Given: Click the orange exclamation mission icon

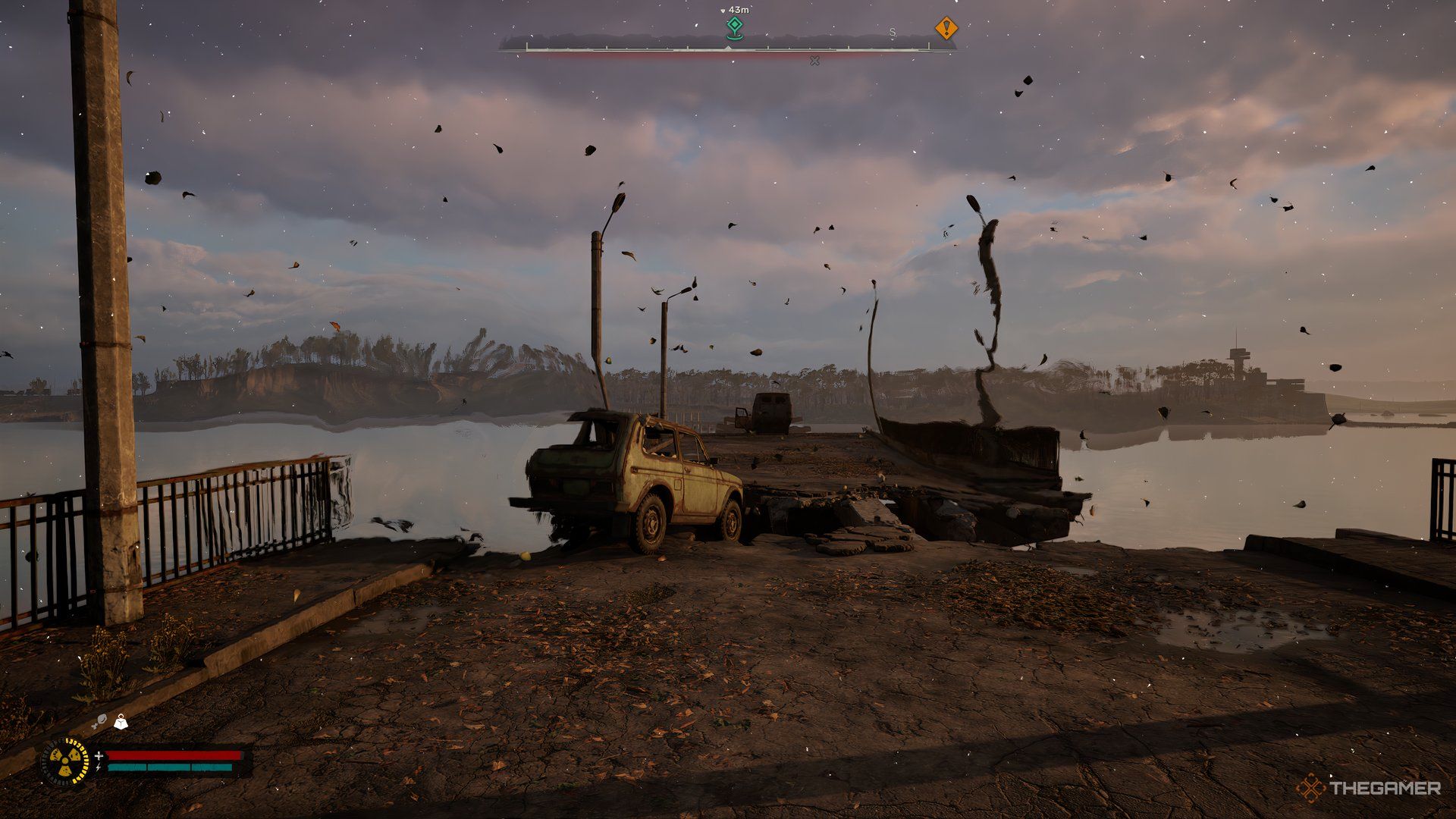Looking at the screenshot, I should (946, 27).
